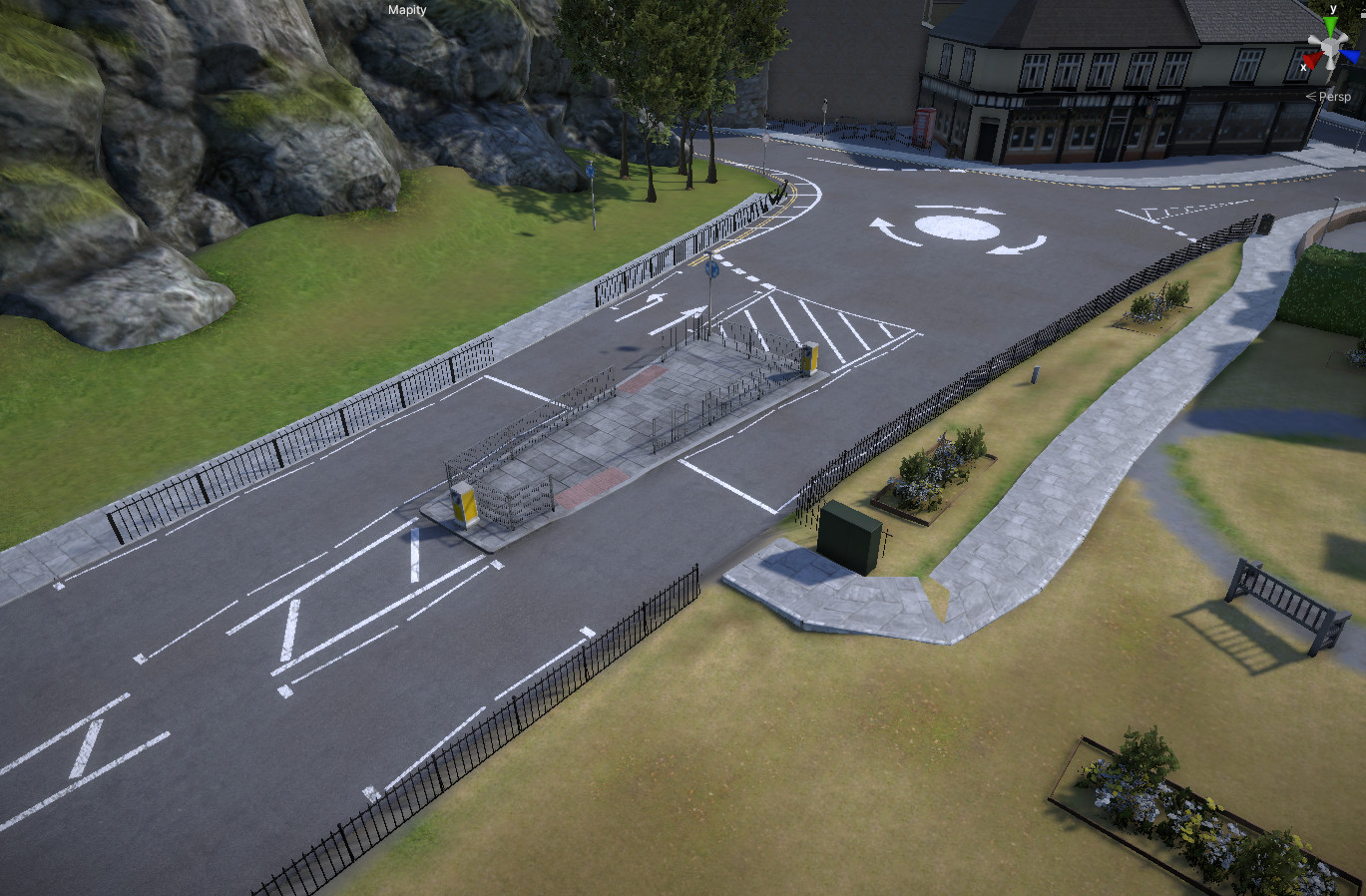Select the circular roundabout road marking

(958, 228)
